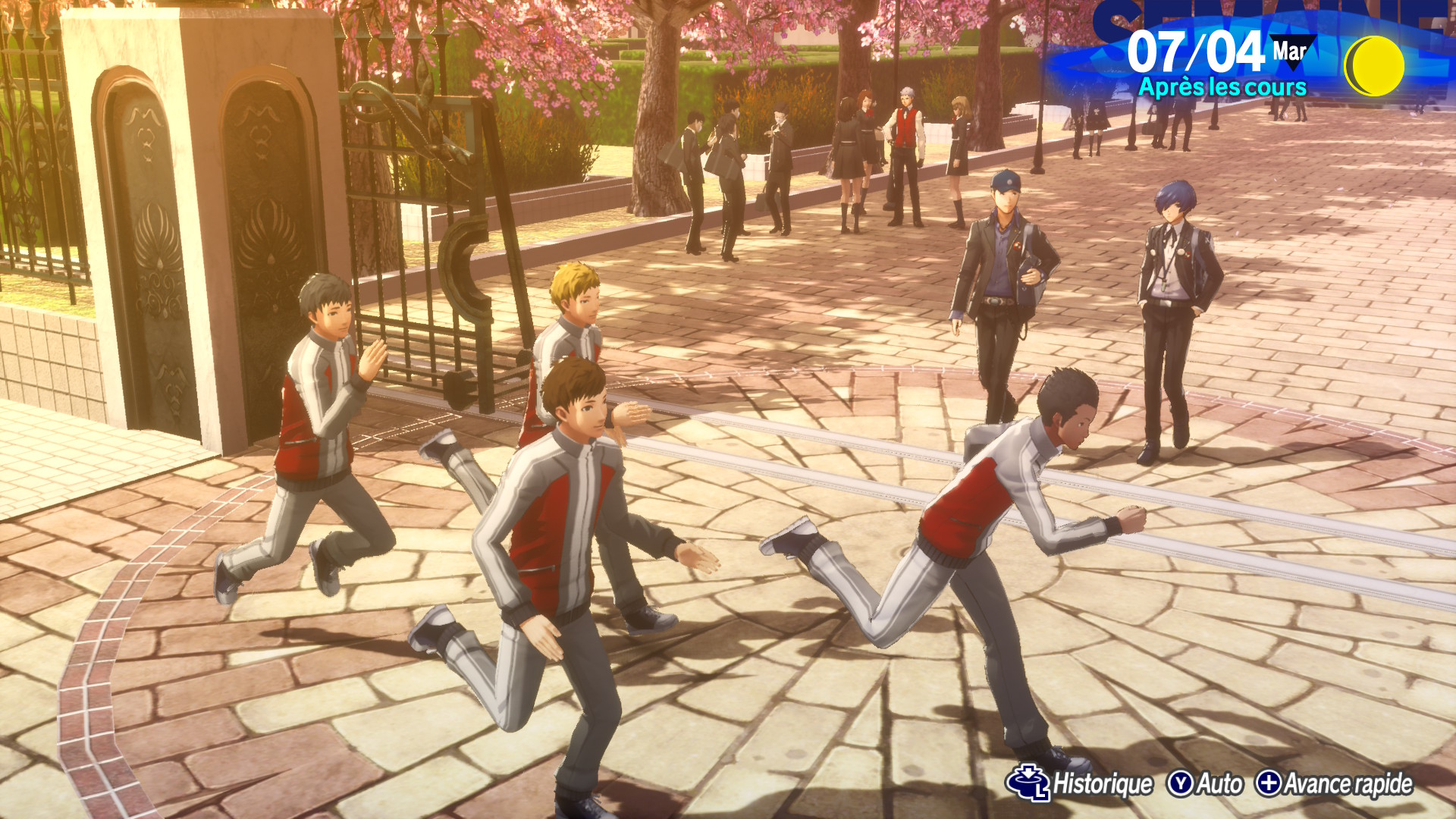The width and height of the screenshot is (1456, 819).
Task: Activate Avance rapide fast-forward
Action: tap(1334, 783)
